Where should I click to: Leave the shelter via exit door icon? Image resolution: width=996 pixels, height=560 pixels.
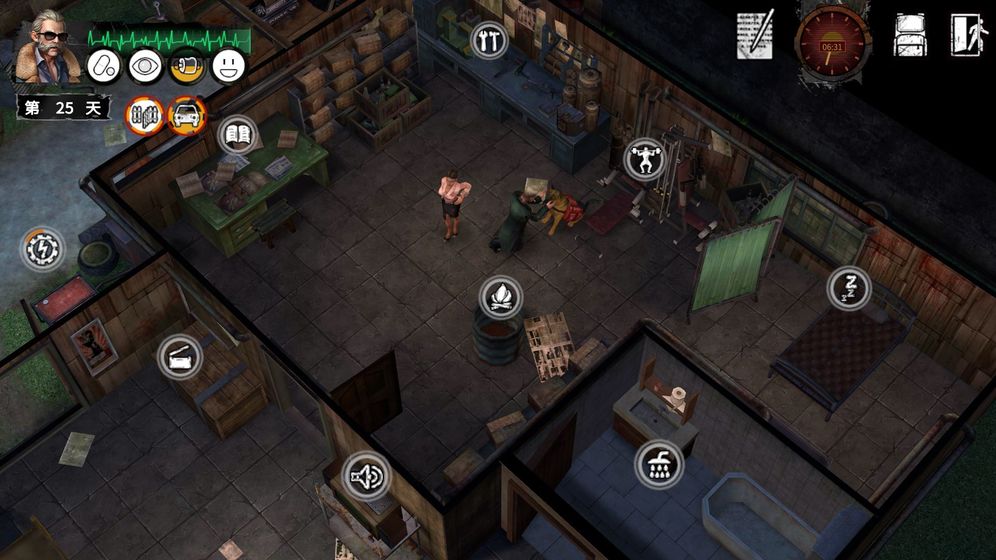tap(968, 36)
